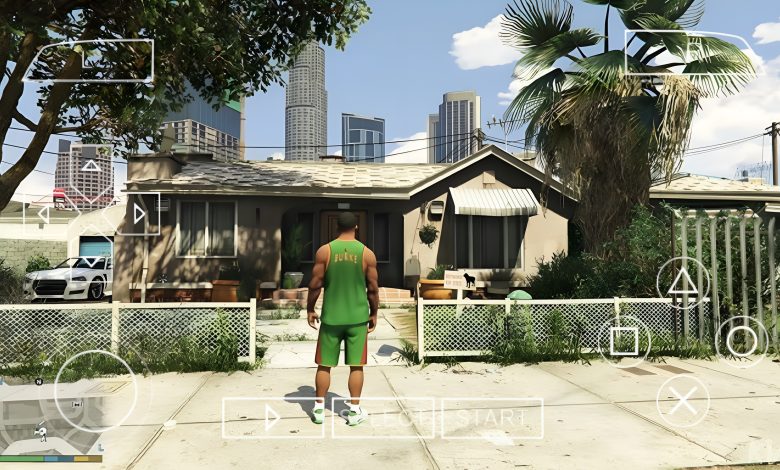
Task: Tap the triangle action button
Action: point(683,281)
